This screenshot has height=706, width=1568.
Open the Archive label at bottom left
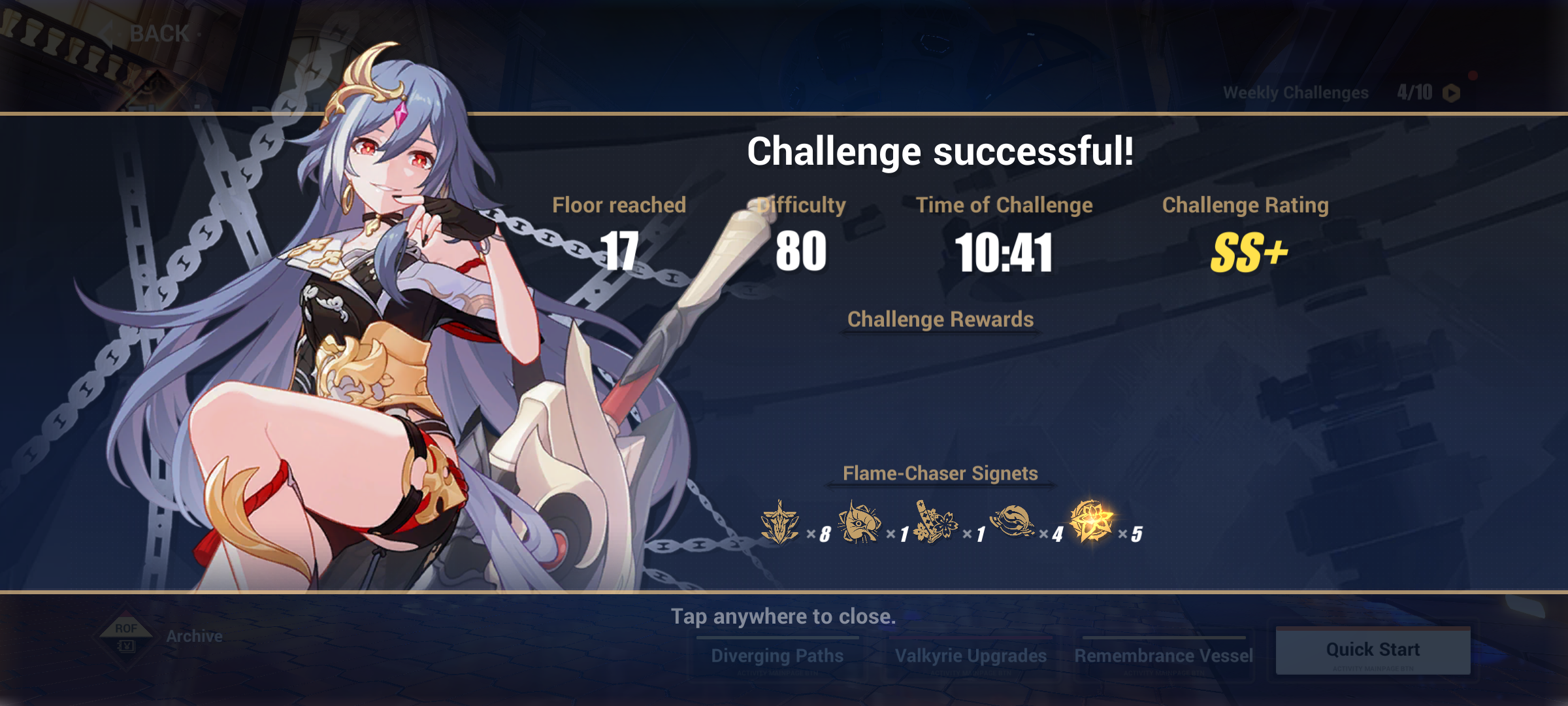pos(195,635)
